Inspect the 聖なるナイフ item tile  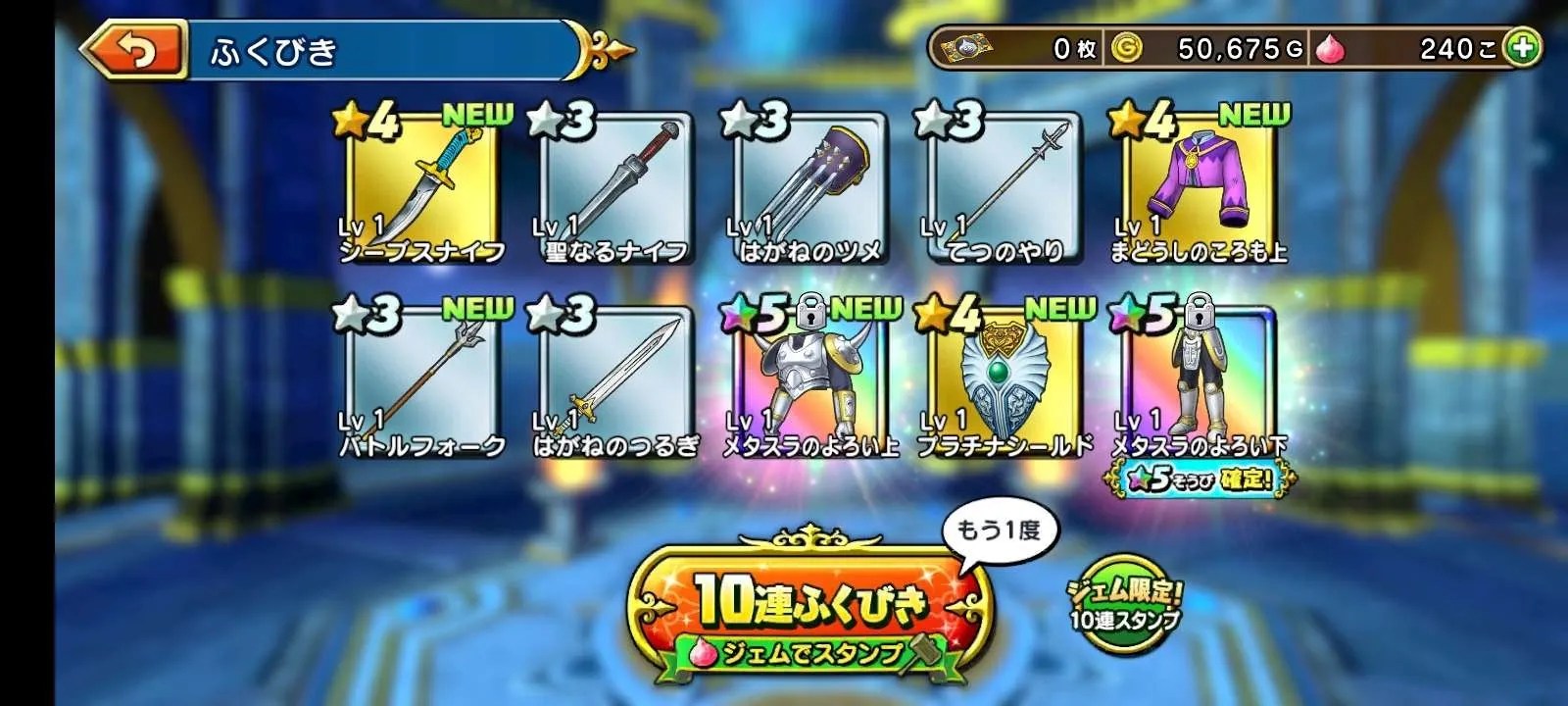(614, 188)
